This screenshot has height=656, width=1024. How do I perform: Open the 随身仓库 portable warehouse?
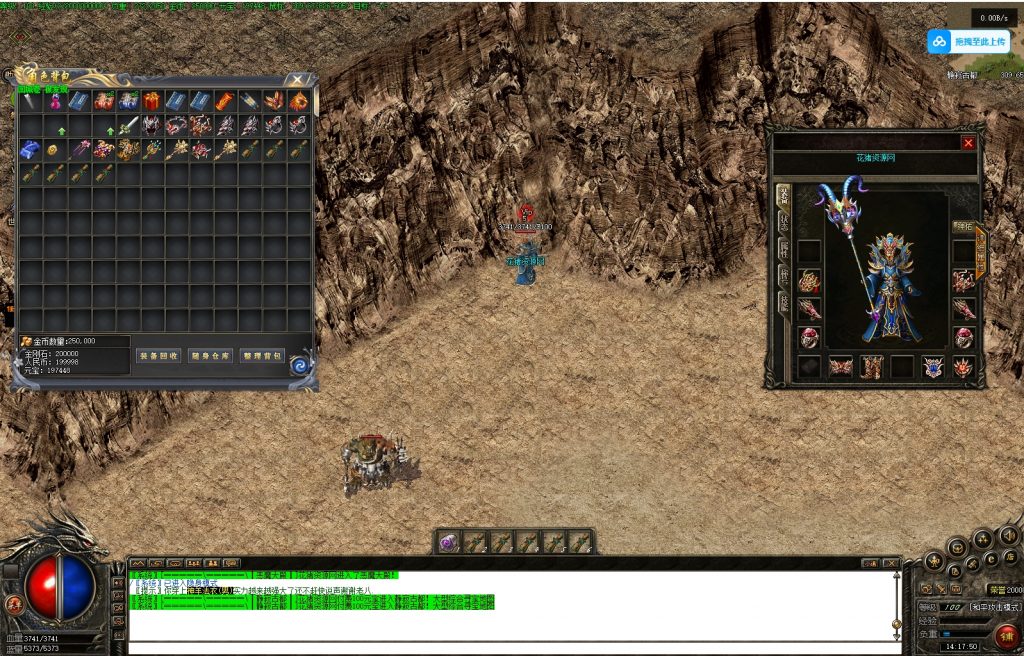[210, 355]
